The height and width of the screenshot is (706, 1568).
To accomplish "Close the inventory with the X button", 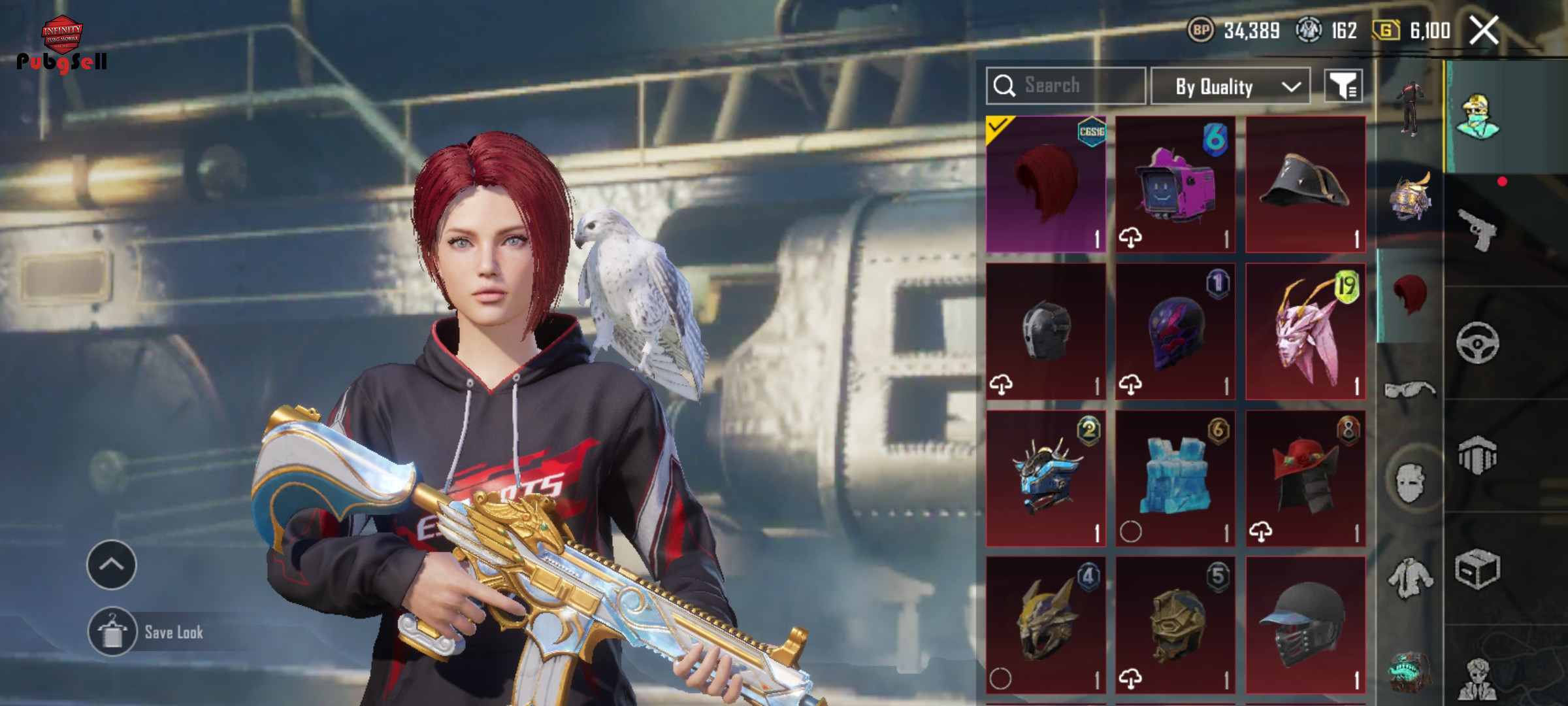I will point(1484,31).
